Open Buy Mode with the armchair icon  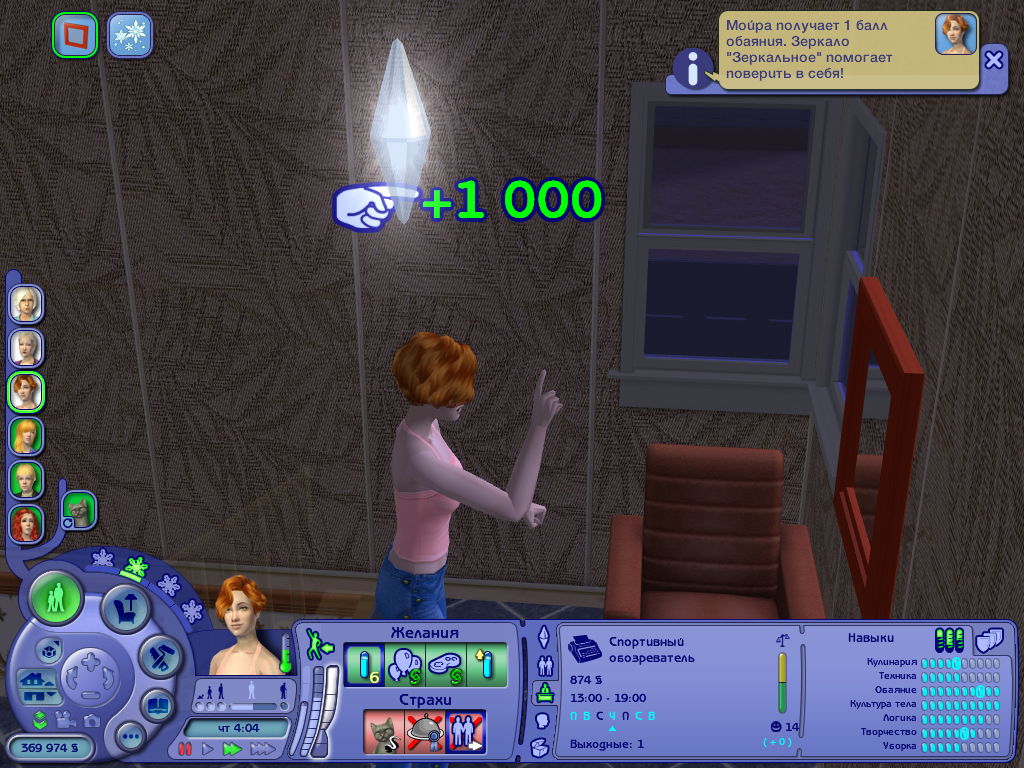click(x=127, y=608)
